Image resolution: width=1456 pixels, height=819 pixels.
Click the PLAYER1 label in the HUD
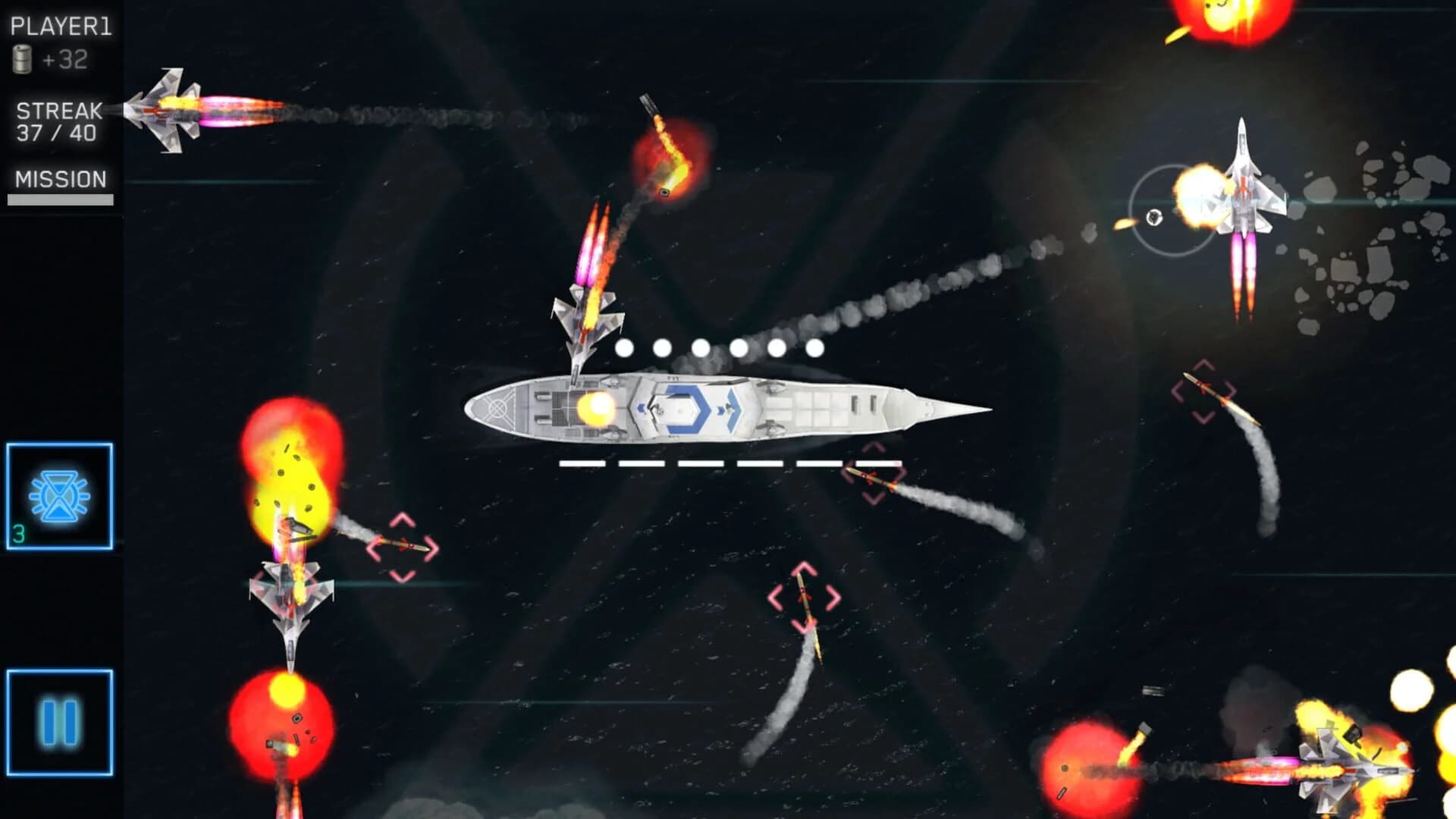(62, 24)
